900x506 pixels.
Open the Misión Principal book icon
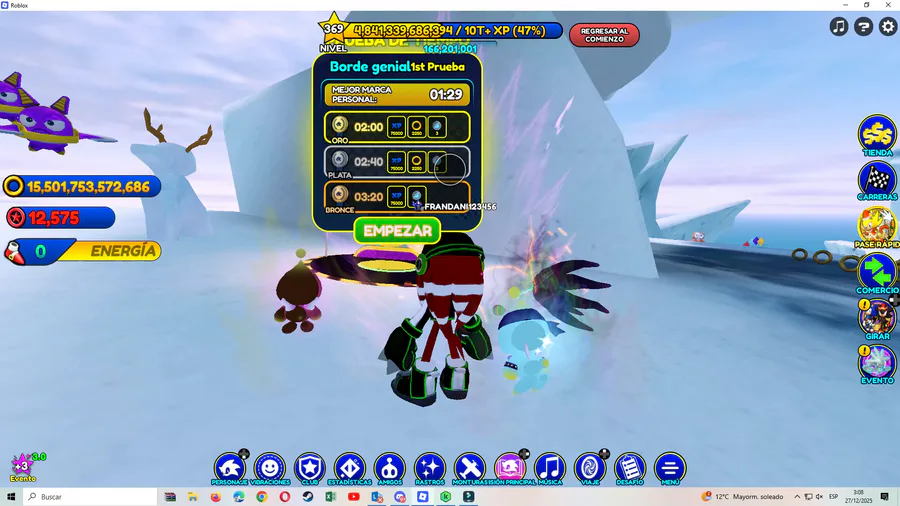pos(510,467)
